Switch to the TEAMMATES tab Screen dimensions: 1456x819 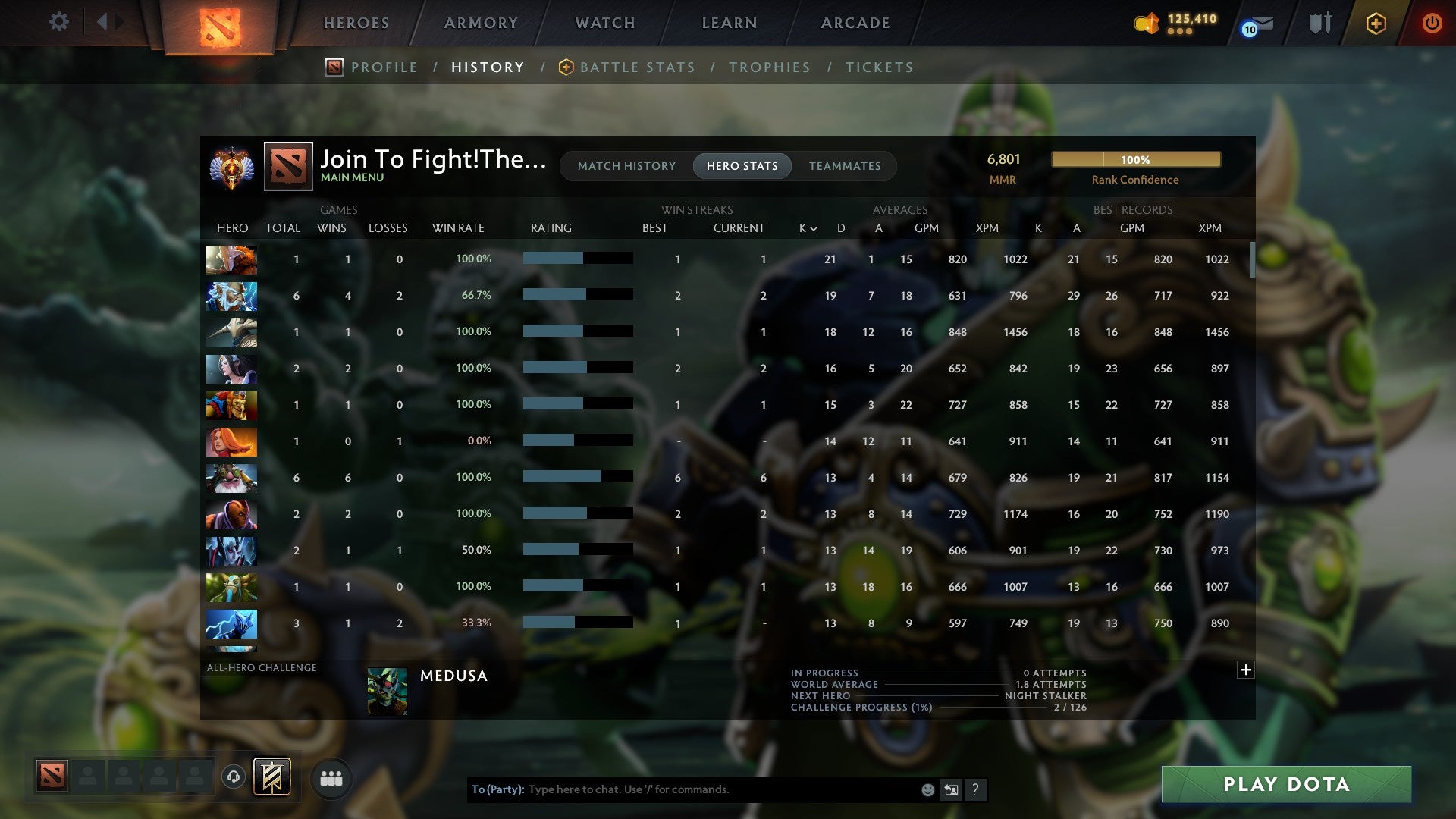pyautogui.click(x=845, y=165)
